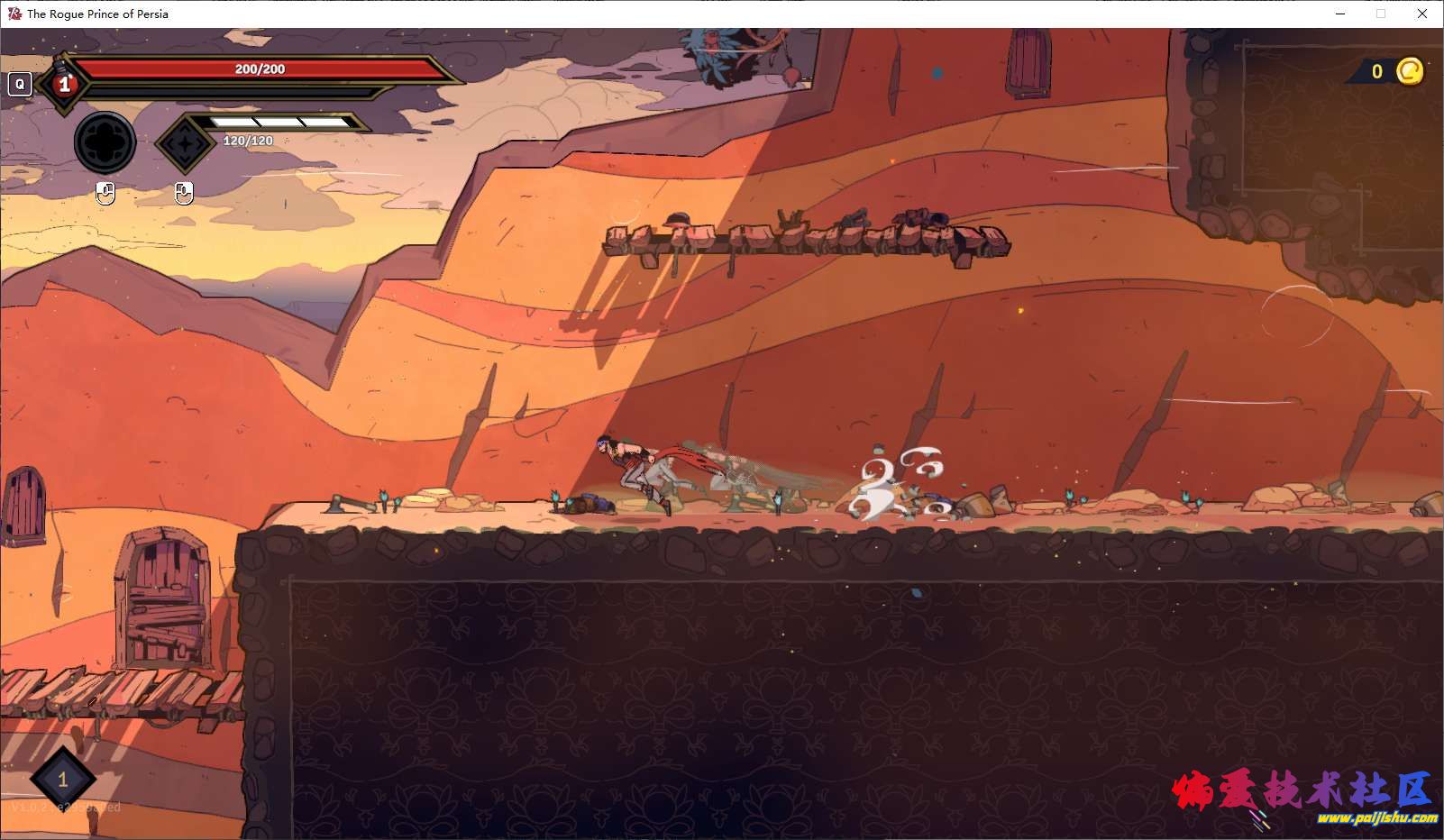This screenshot has height=840, width=1444.
Task: Minimize the Rogue Prince of Persia window
Action: point(1340,14)
